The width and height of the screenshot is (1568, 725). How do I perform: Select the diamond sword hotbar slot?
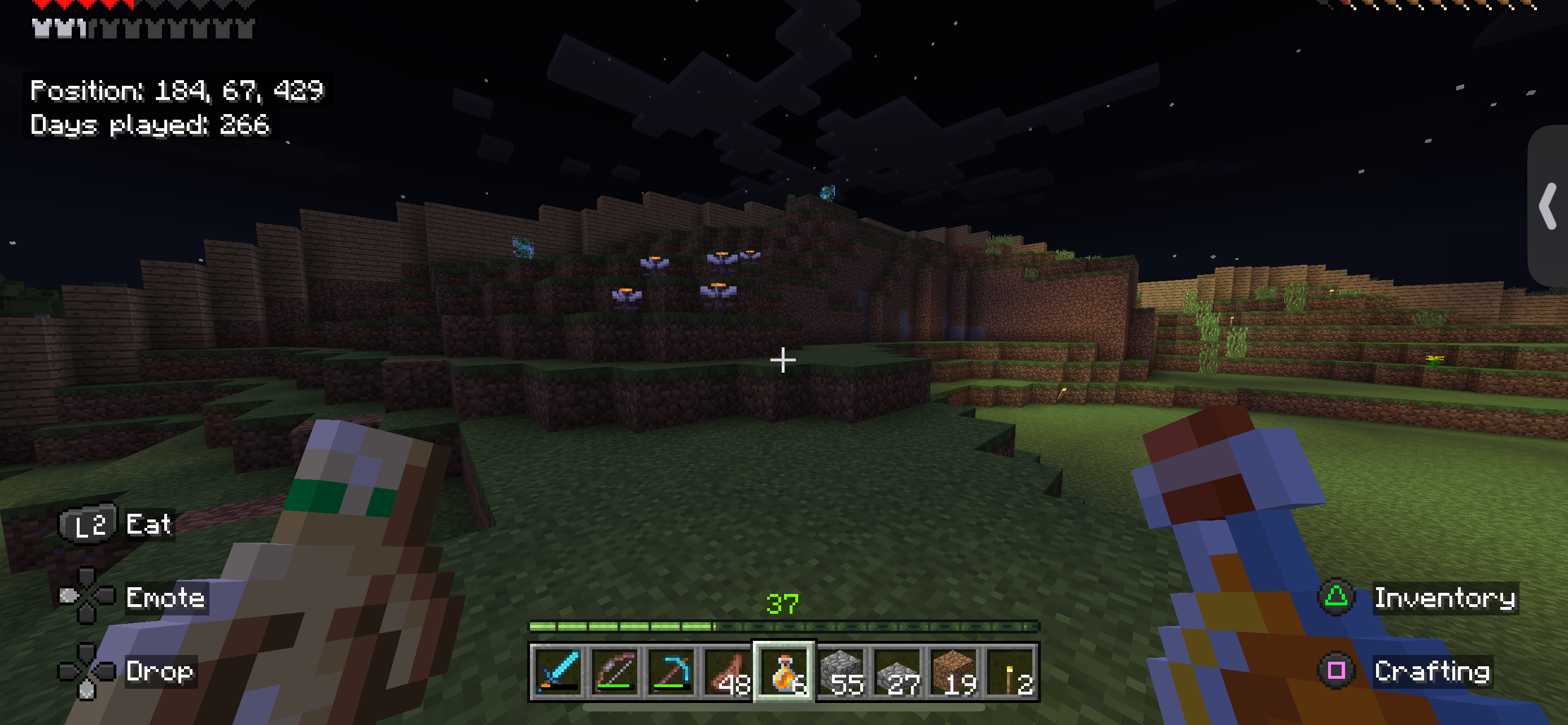(x=557, y=671)
